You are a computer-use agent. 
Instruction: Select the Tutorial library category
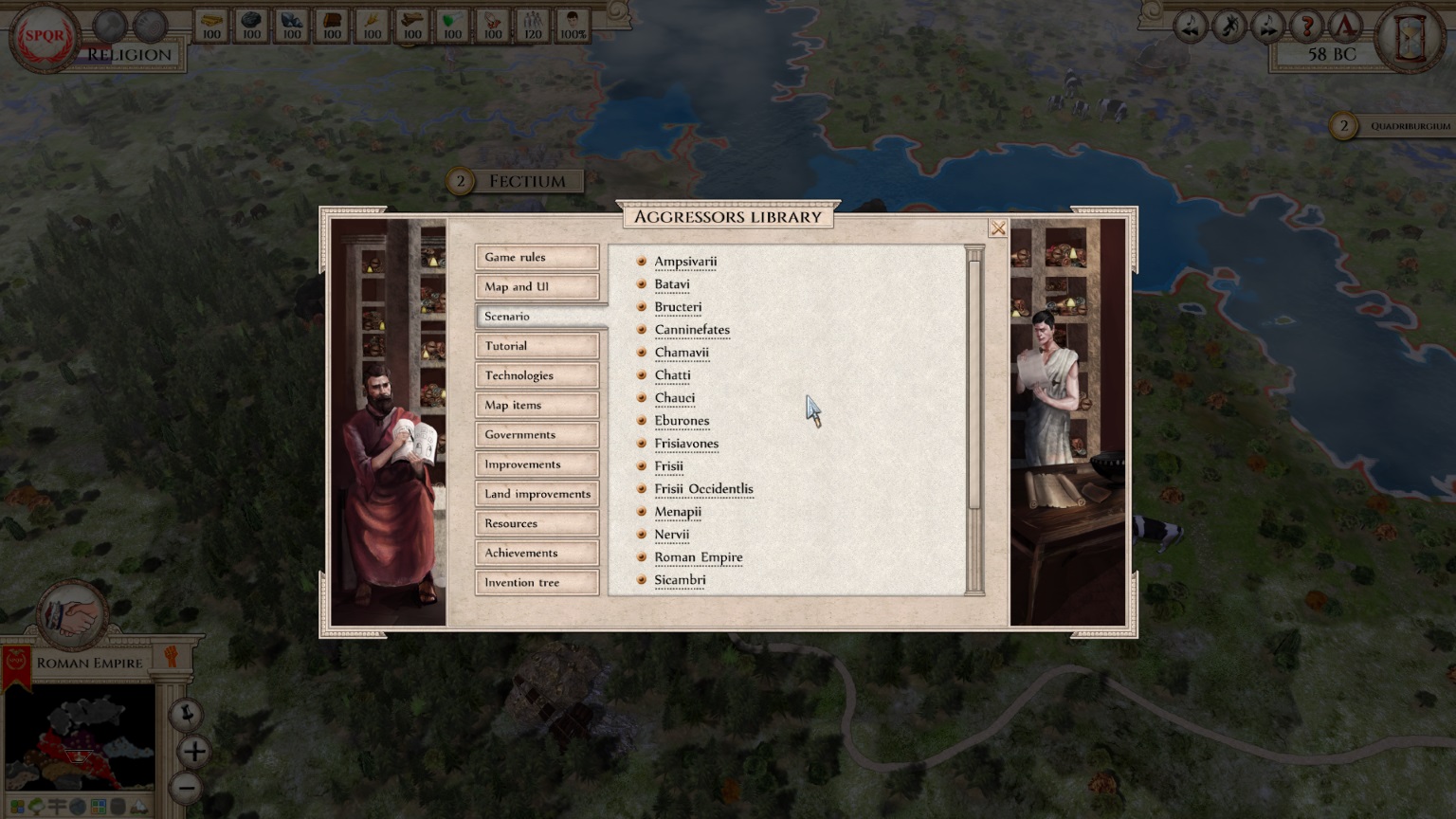[537, 346]
